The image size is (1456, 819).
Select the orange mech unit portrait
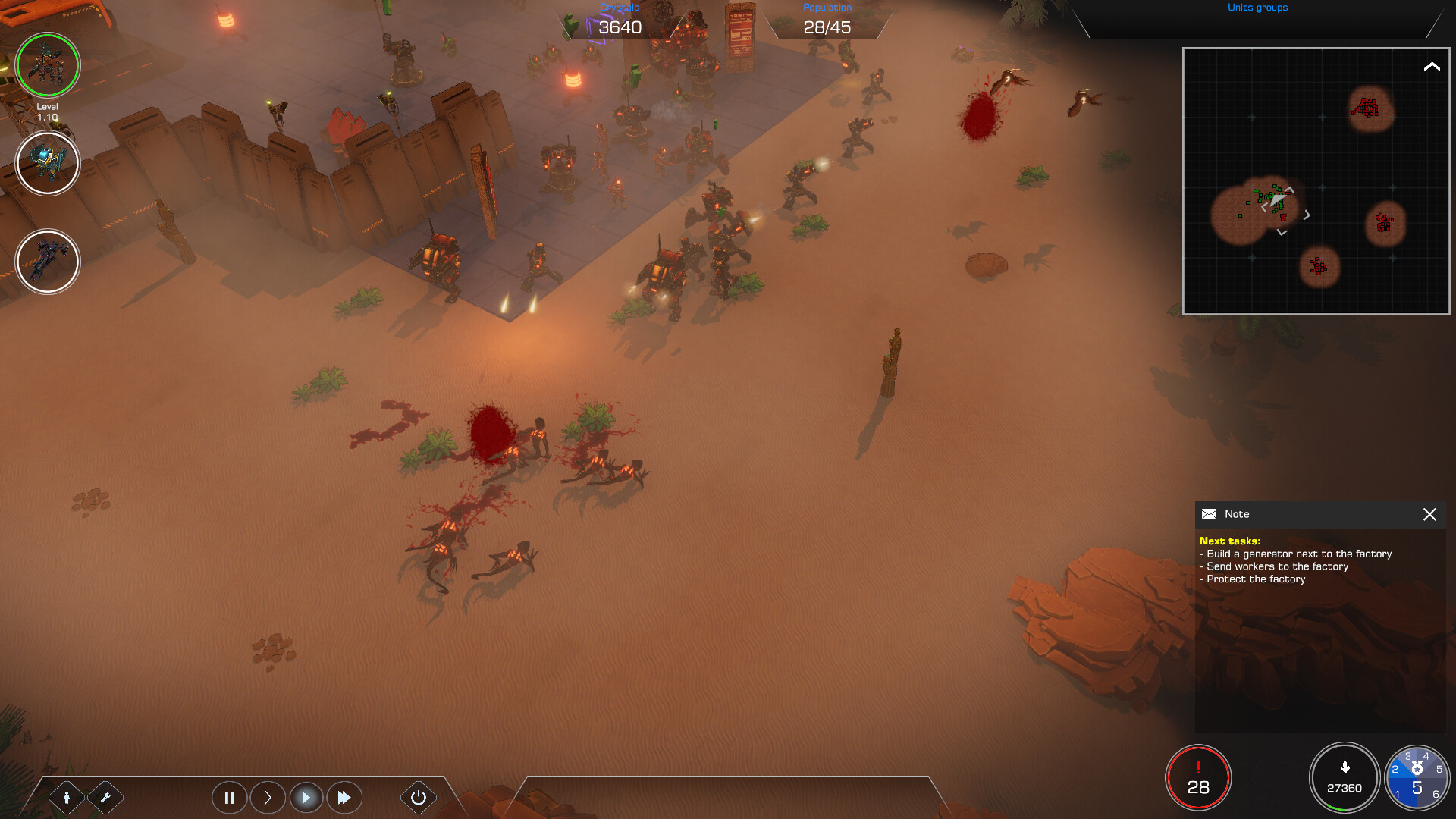48,65
